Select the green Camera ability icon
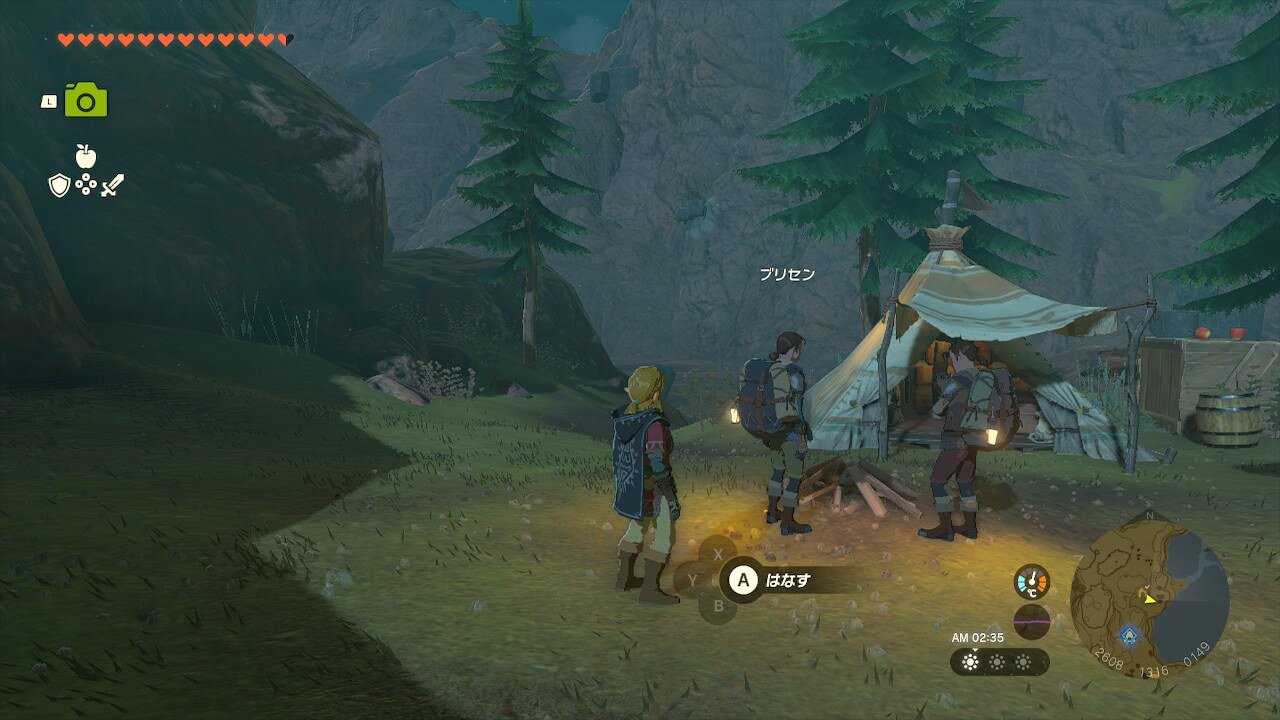Image resolution: width=1280 pixels, height=720 pixels. pyautogui.click(x=86, y=101)
